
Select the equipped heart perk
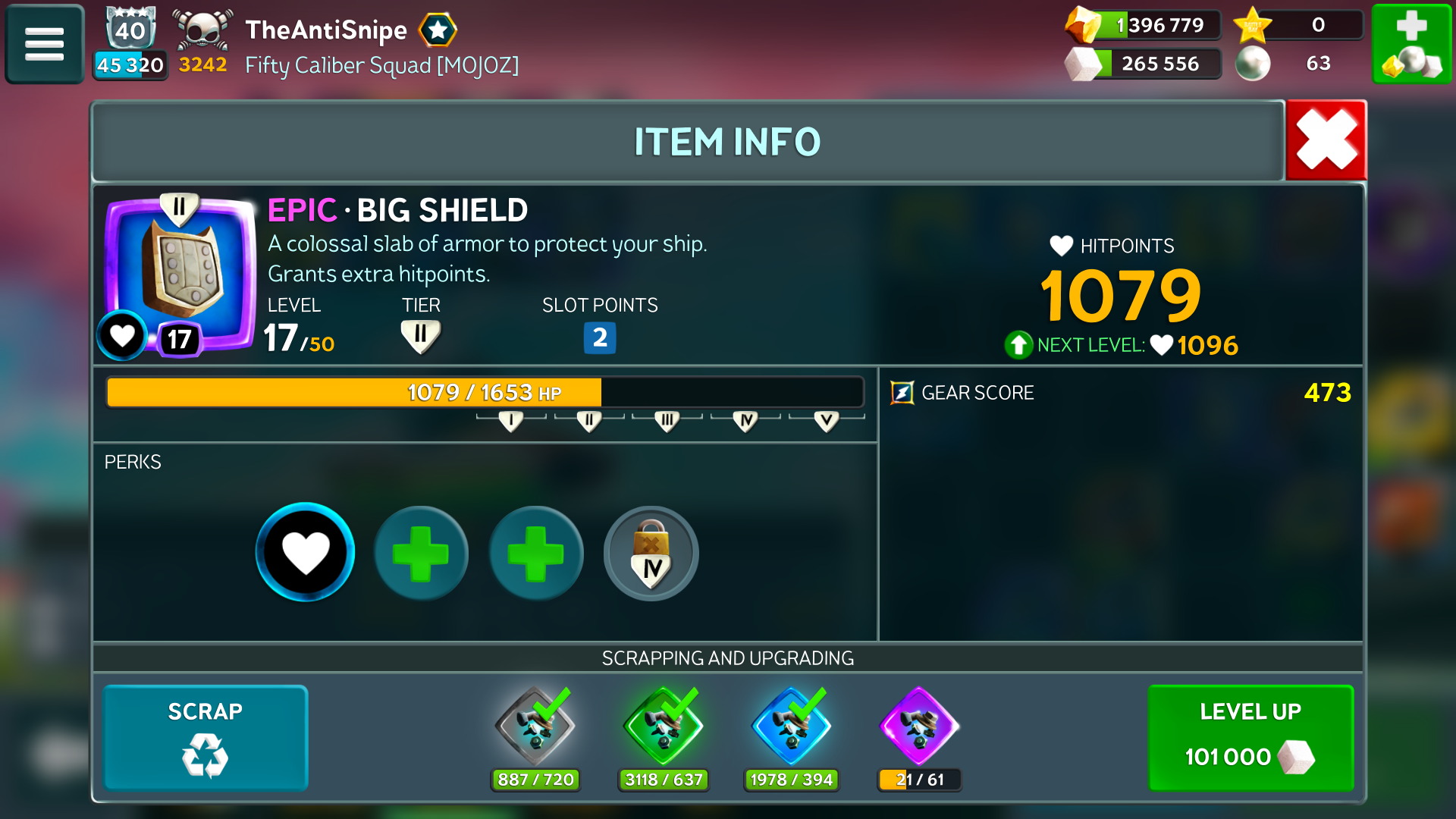[x=305, y=552]
